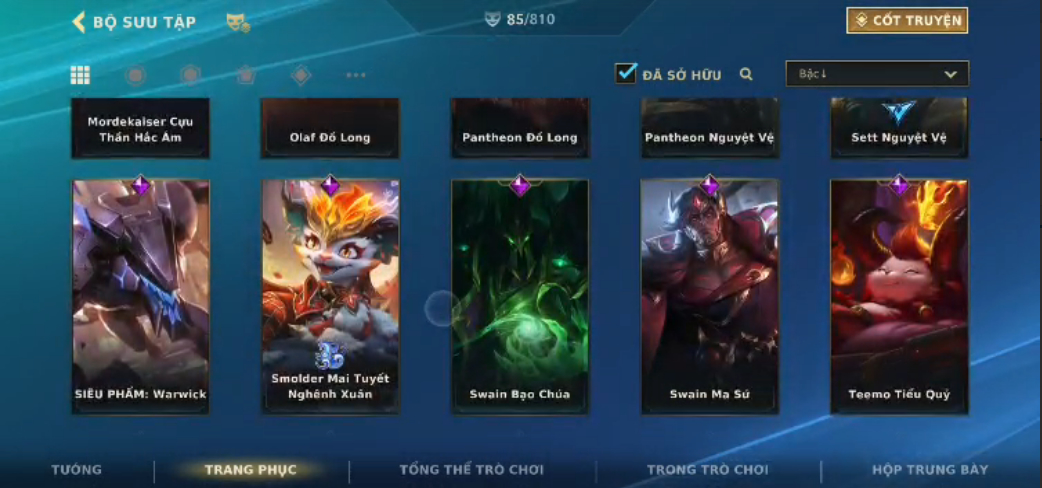The image size is (1042, 488).
Task: Choose Mordekaiser Cựu Thần Hắc Ám card
Action: click(x=140, y=128)
